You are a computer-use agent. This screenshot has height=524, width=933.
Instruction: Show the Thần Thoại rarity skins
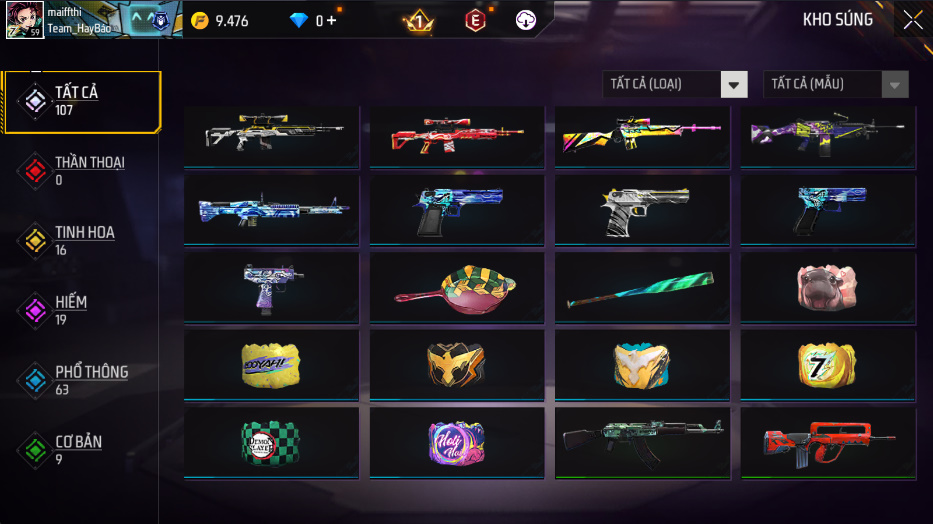pyautogui.click(x=78, y=170)
